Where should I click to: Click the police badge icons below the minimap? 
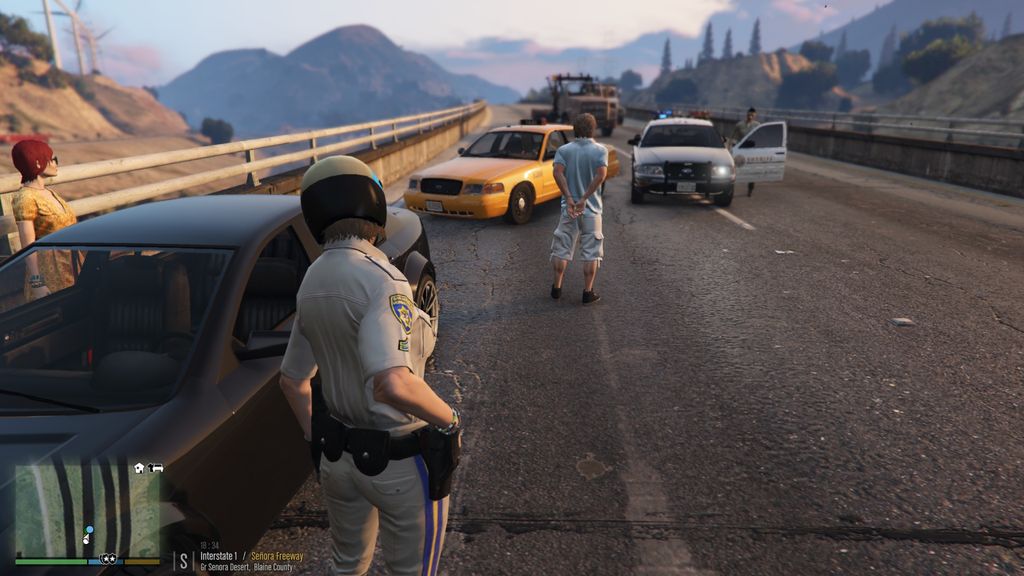[x=108, y=559]
